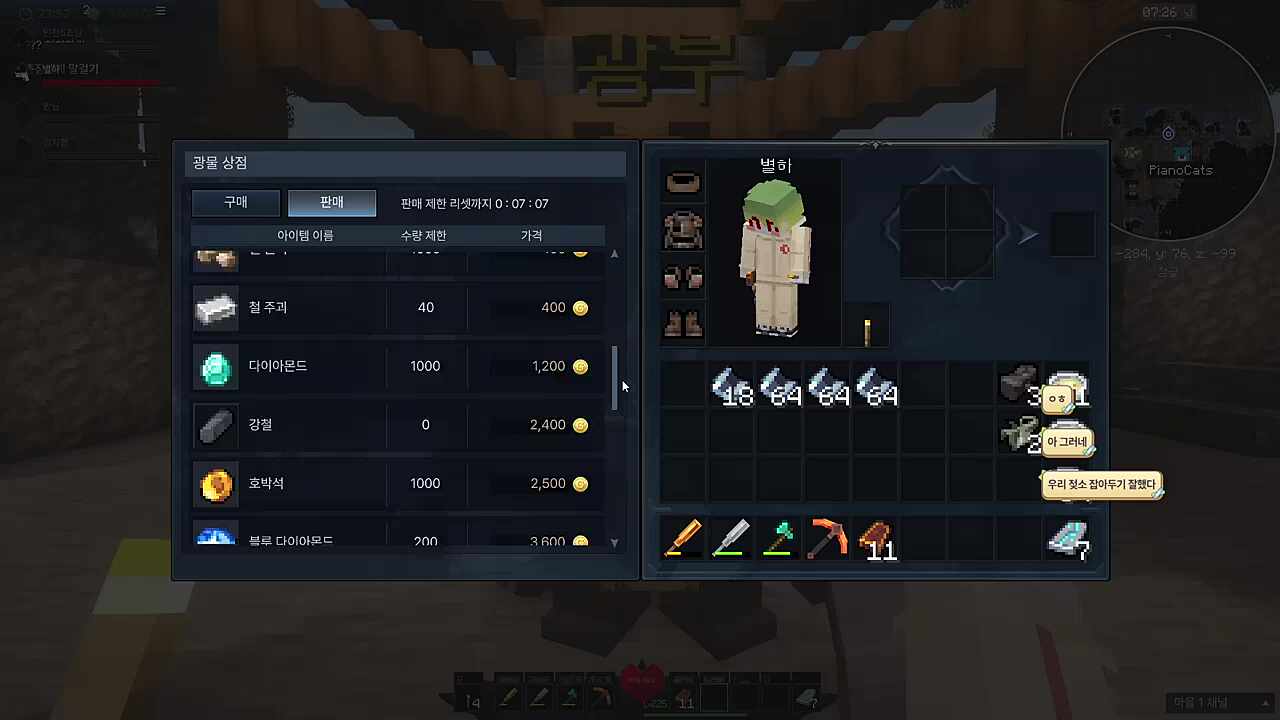Select the silver knife tool in the hotbar

click(x=731, y=540)
